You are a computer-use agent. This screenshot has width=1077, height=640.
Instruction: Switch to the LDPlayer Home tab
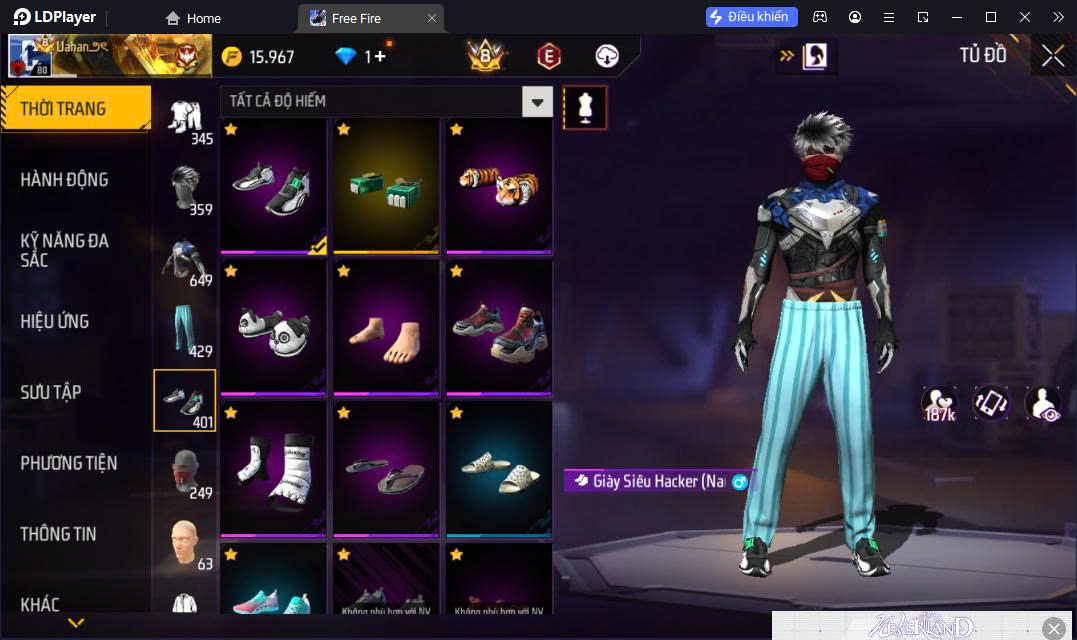[x=193, y=18]
